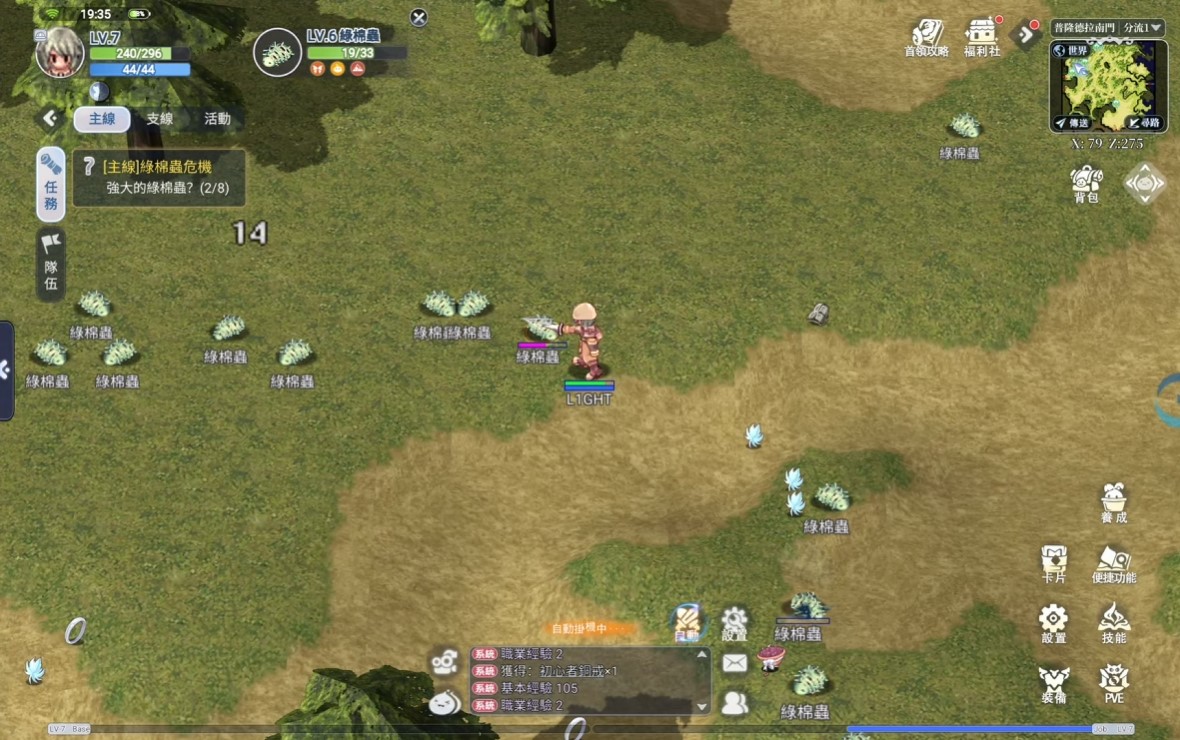1180x740 pixels.
Task: Open the 福利社 welfare shop
Action: (x=982, y=37)
